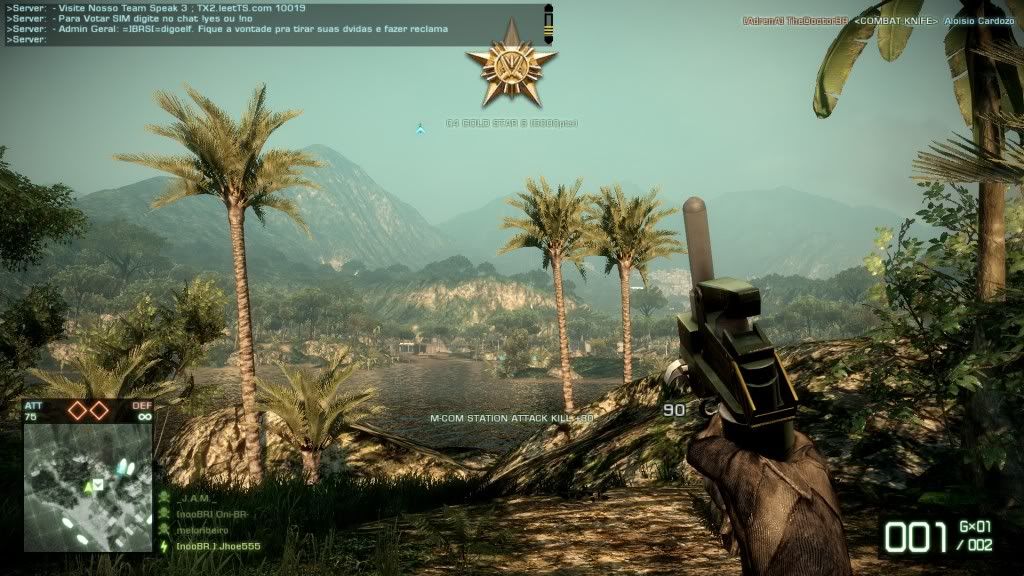1024x576 pixels.
Task: Click the server chat message box
Action: tap(270, 24)
